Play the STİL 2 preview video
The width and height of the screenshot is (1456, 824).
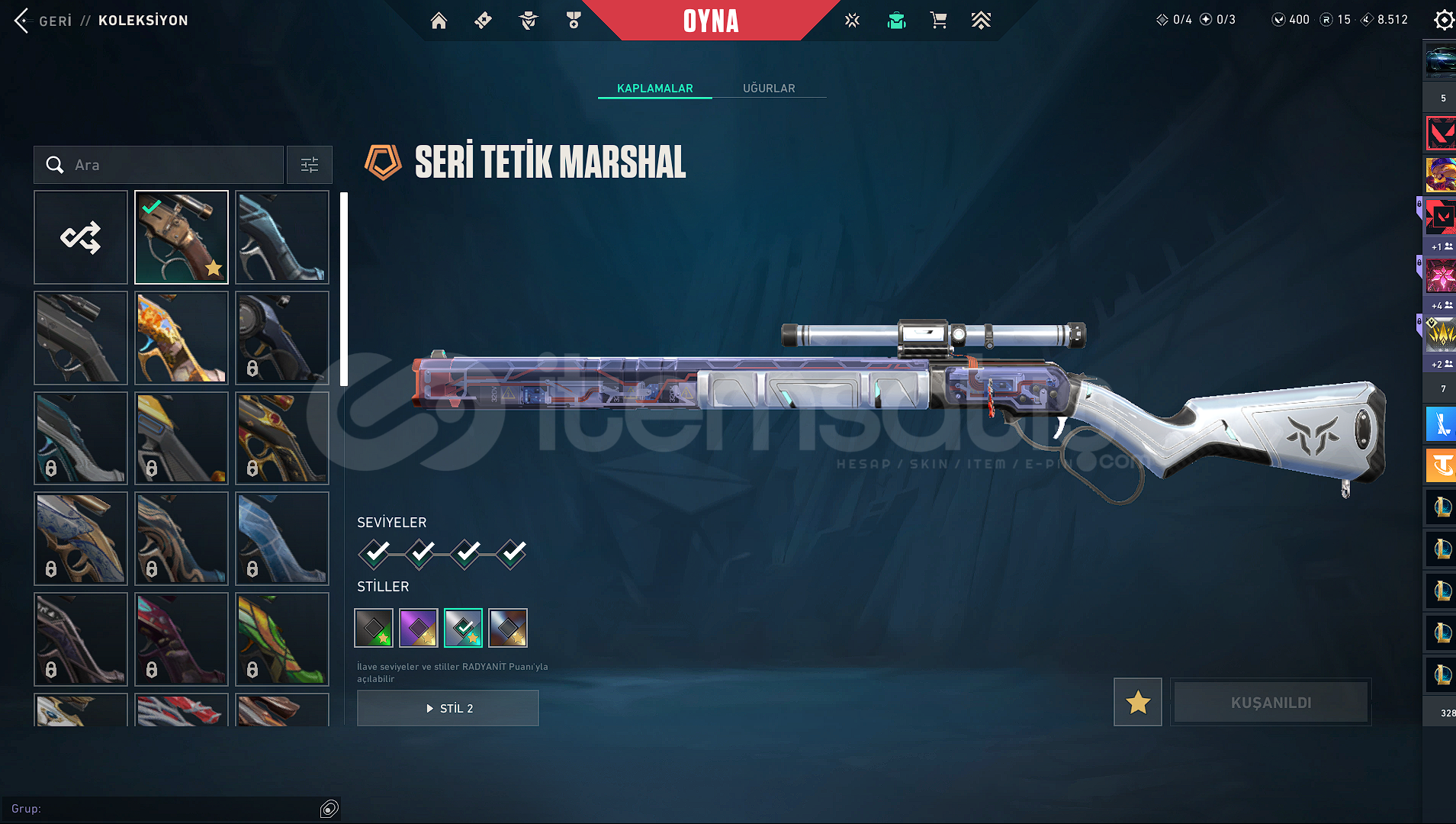448,708
